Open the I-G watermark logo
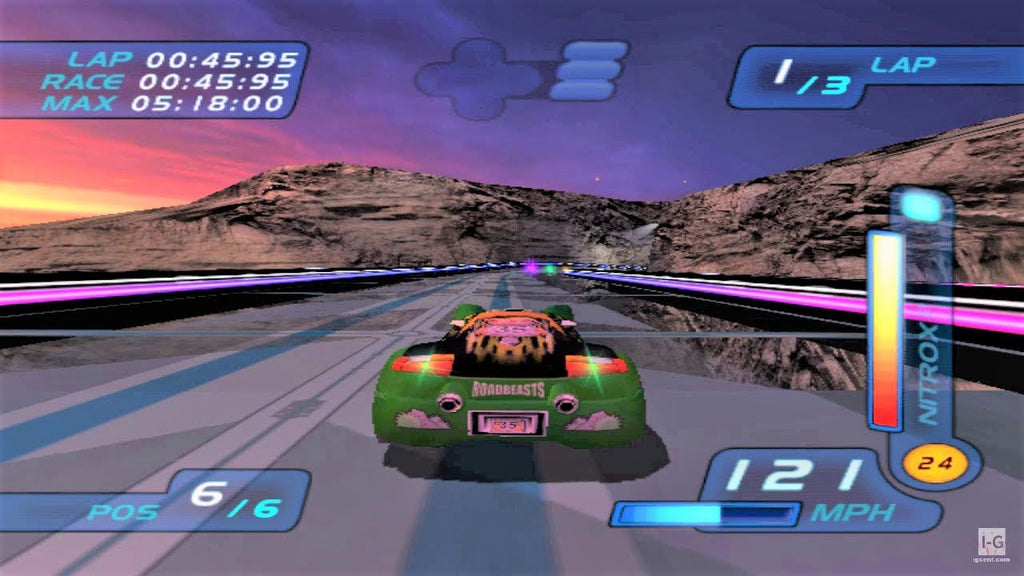Image resolution: width=1024 pixels, height=576 pixels. 990,541
